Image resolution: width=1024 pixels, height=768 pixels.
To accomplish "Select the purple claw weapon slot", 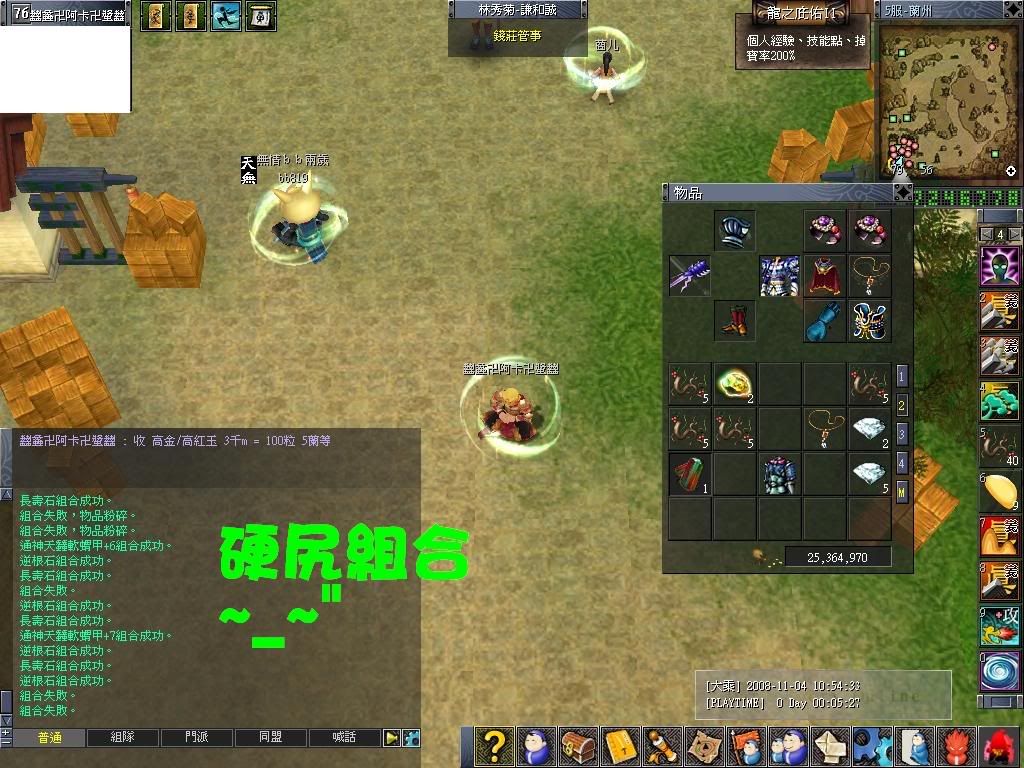I will (690, 276).
